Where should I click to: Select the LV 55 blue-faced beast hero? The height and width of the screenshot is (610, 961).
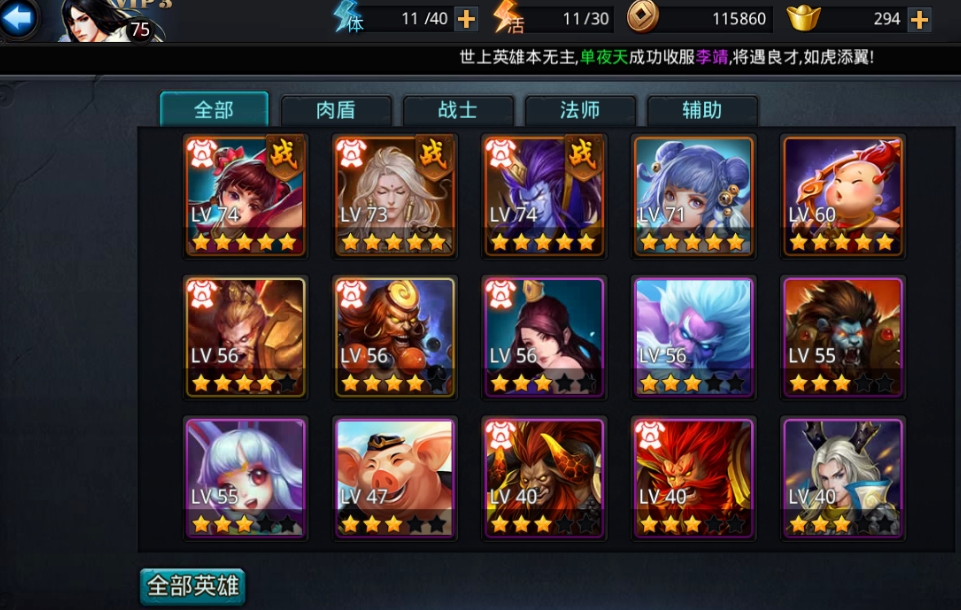click(843, 337)
